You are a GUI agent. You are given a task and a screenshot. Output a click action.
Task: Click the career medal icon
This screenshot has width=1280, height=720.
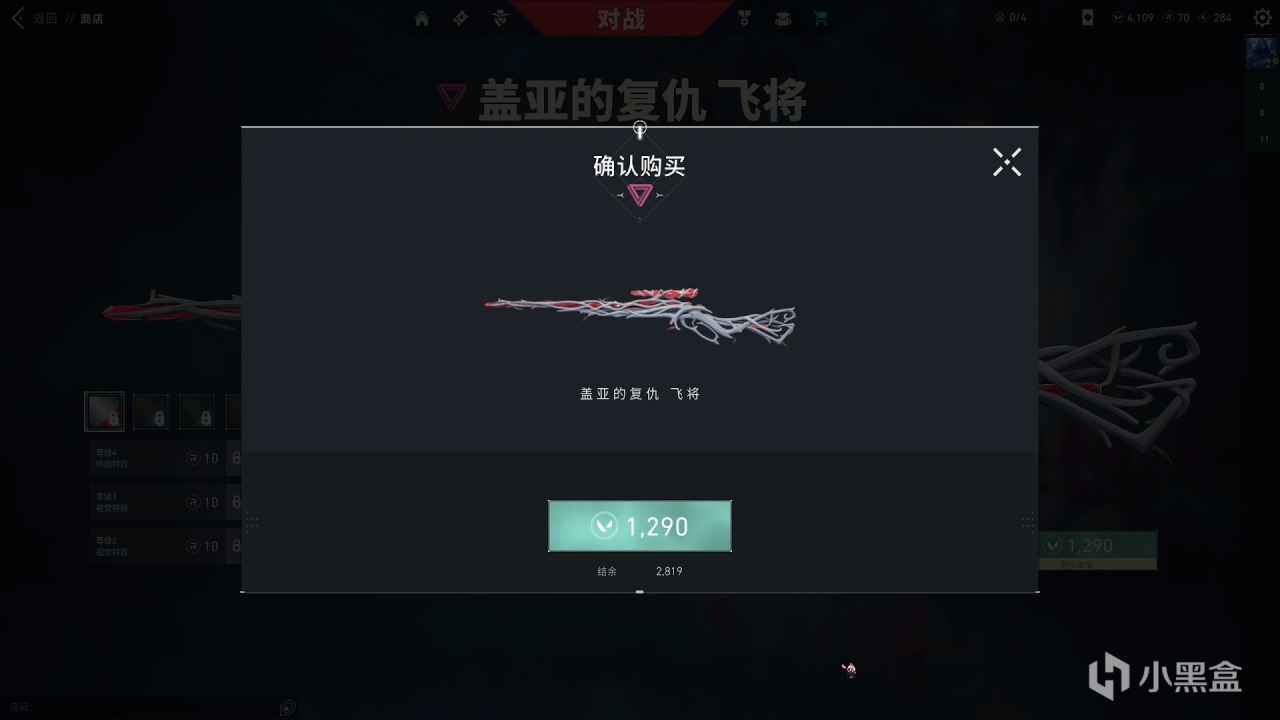743,18
